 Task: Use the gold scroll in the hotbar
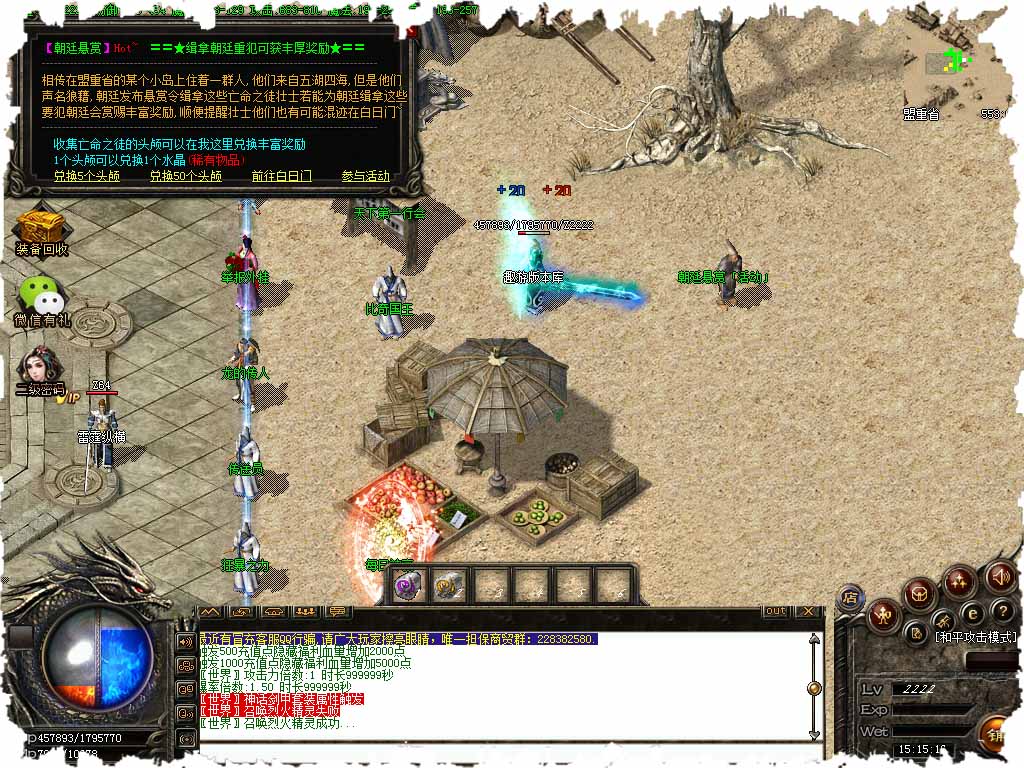[x=449, y=586]
